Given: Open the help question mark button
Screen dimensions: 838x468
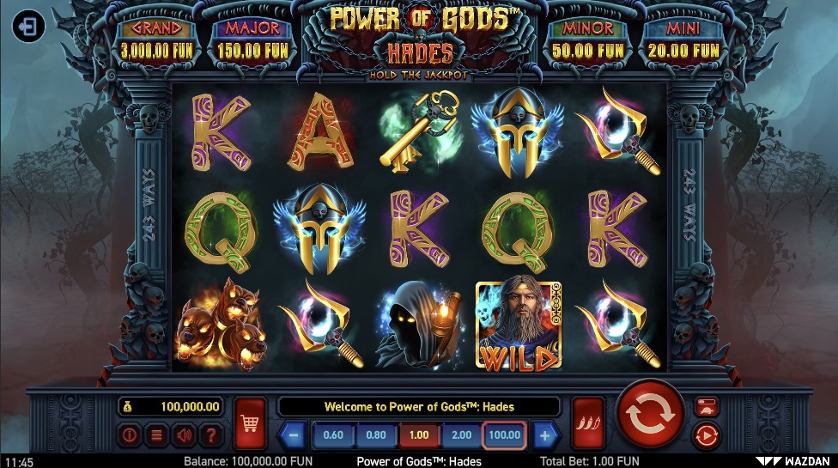Looking at the screenshot, I should click(x=209, y=435).
